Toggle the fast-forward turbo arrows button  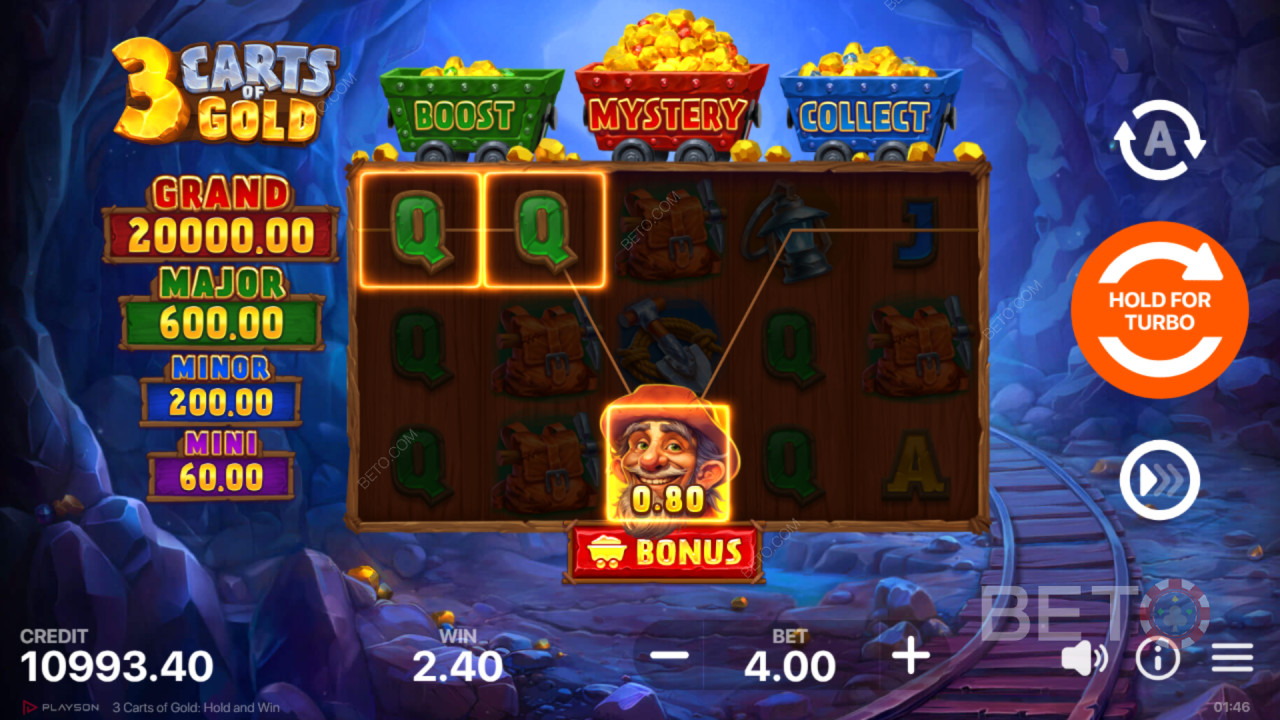[1159, 480]
